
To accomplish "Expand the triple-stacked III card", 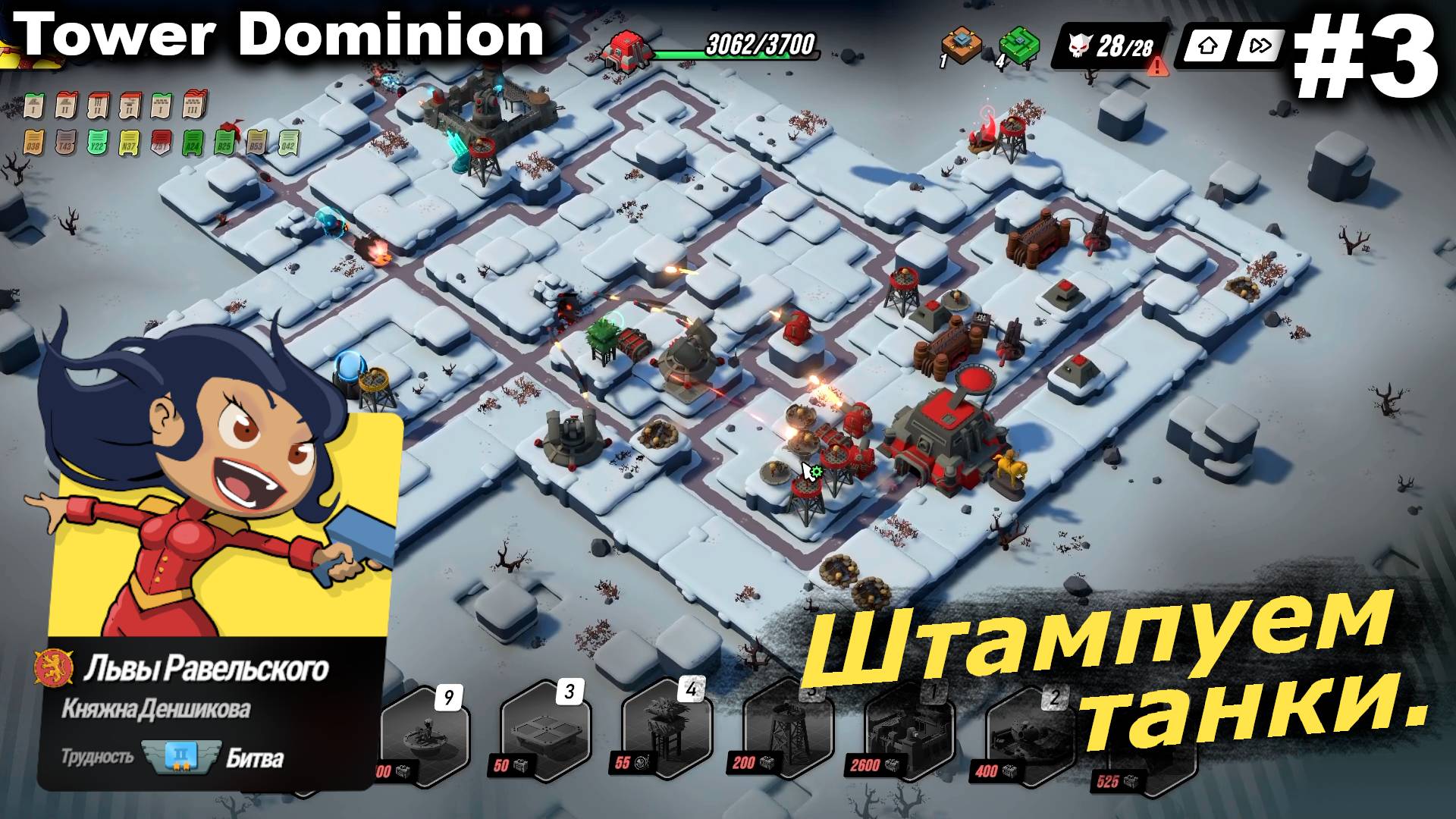I will 192,105.
